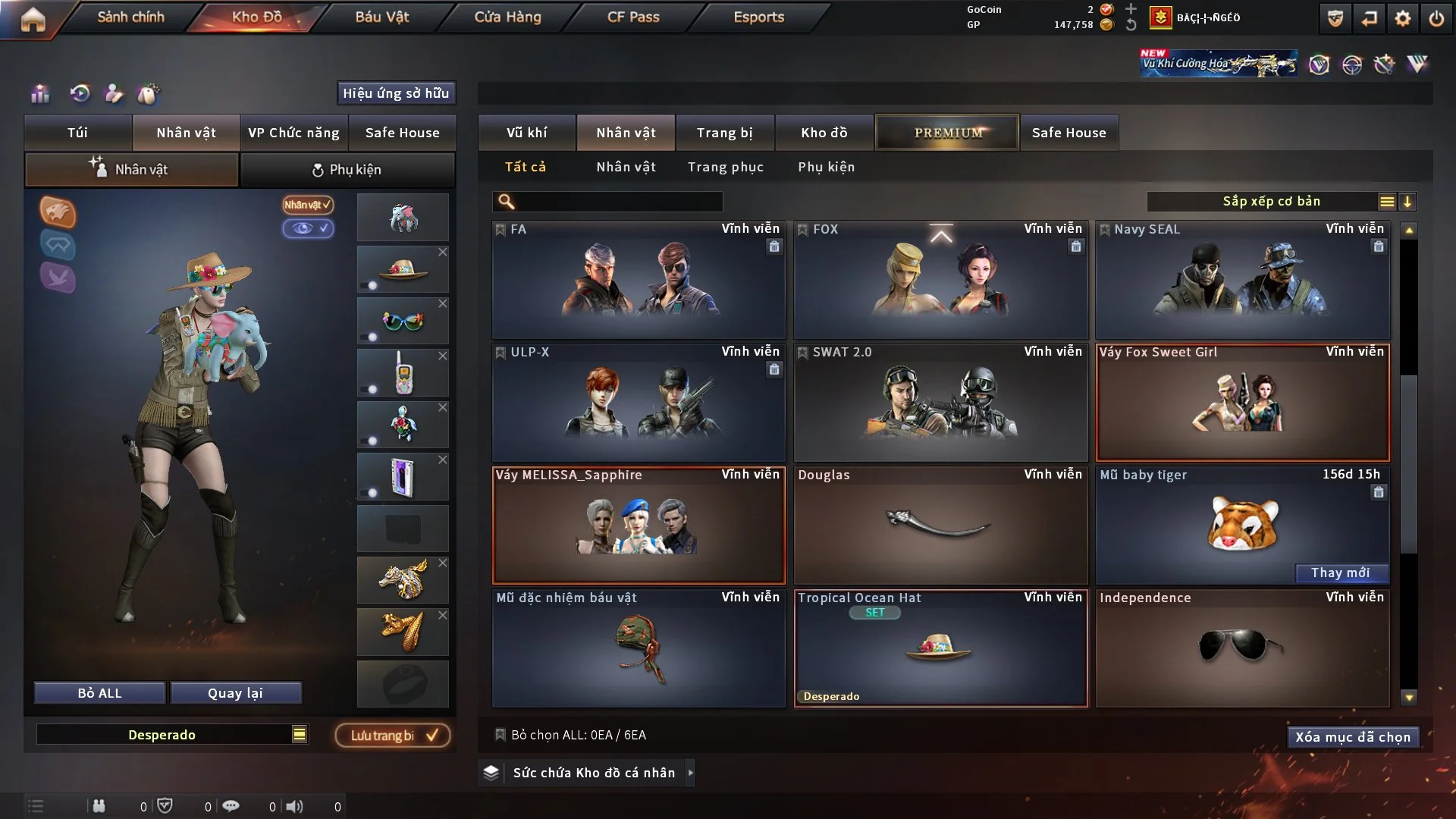Click the Quay lại button
Viewport: 1456px width, 819px height.
pos(235,693)
